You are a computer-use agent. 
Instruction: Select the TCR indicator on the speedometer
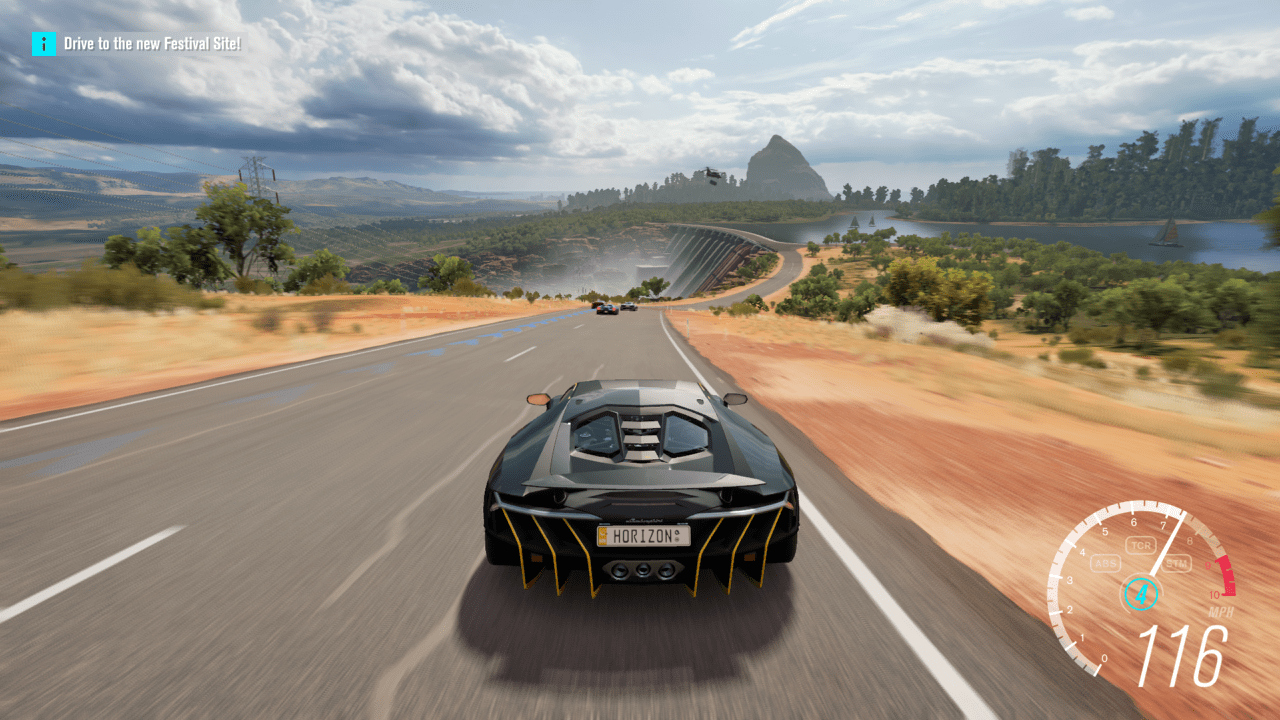point(1141,545)
